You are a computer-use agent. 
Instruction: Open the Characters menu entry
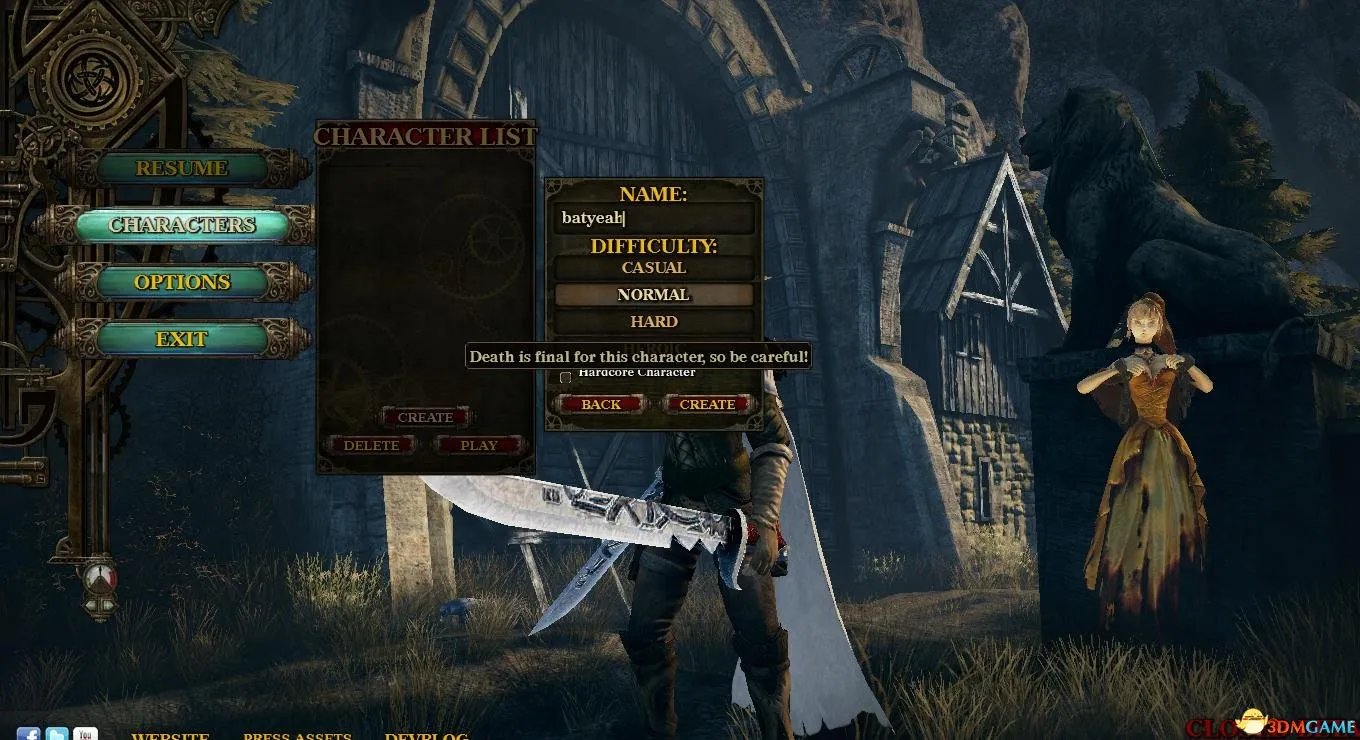tap(182, 225)
